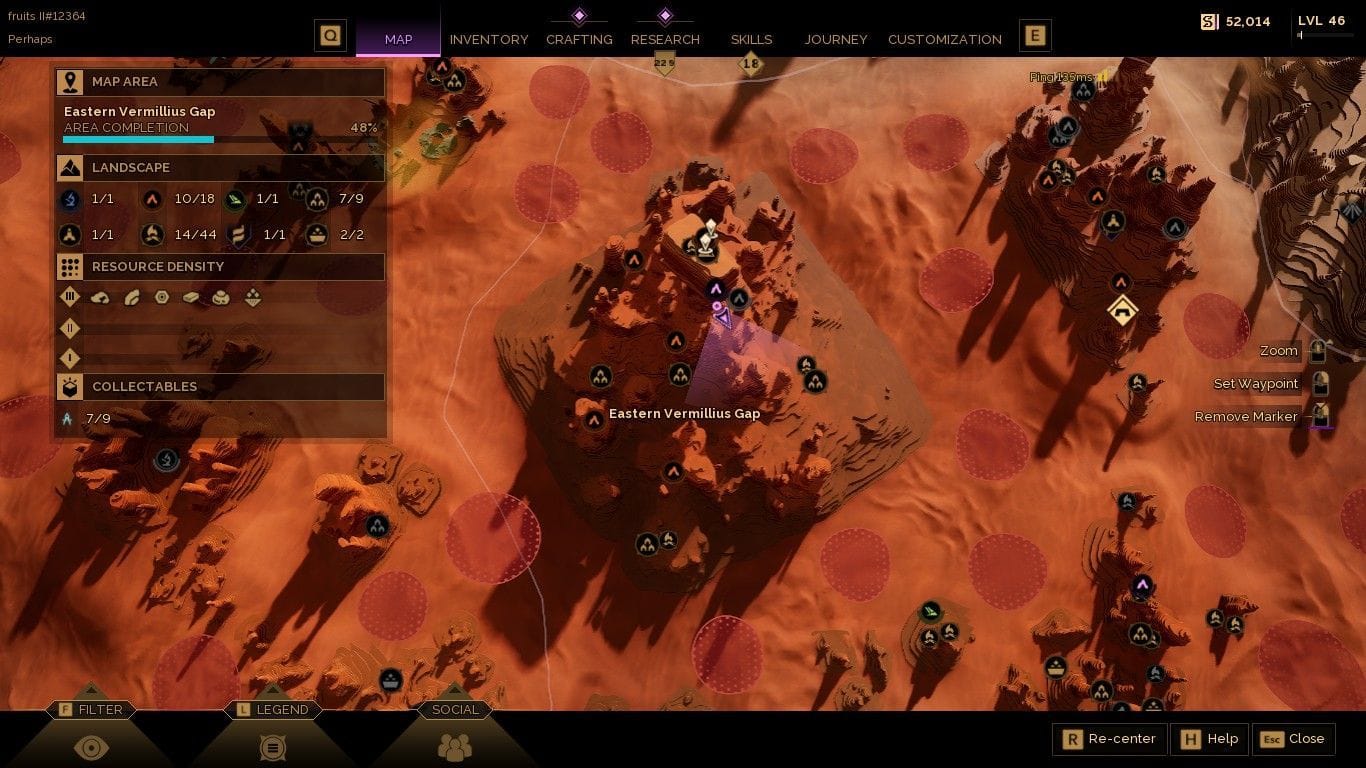The height and width of the screenshot is (768, 1366).
Task: Expand the Filter panel
Action: tap(93, 710)
